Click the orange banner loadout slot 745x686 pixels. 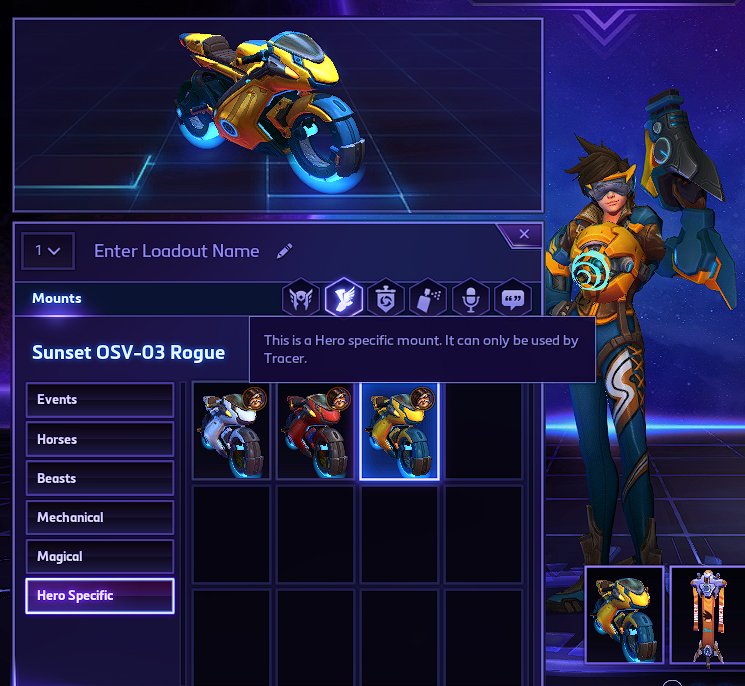tap(708, 615)
